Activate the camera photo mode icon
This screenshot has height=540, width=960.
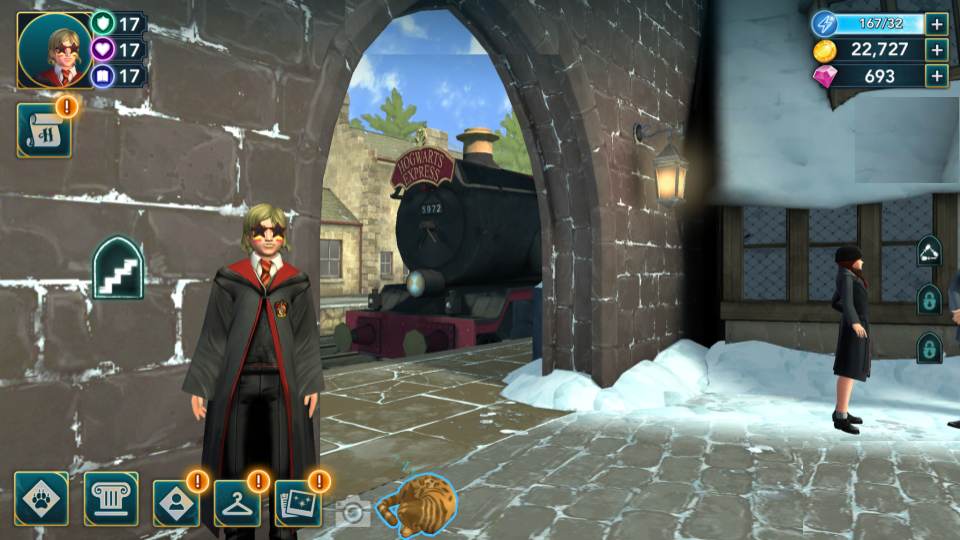pos(352,512)
